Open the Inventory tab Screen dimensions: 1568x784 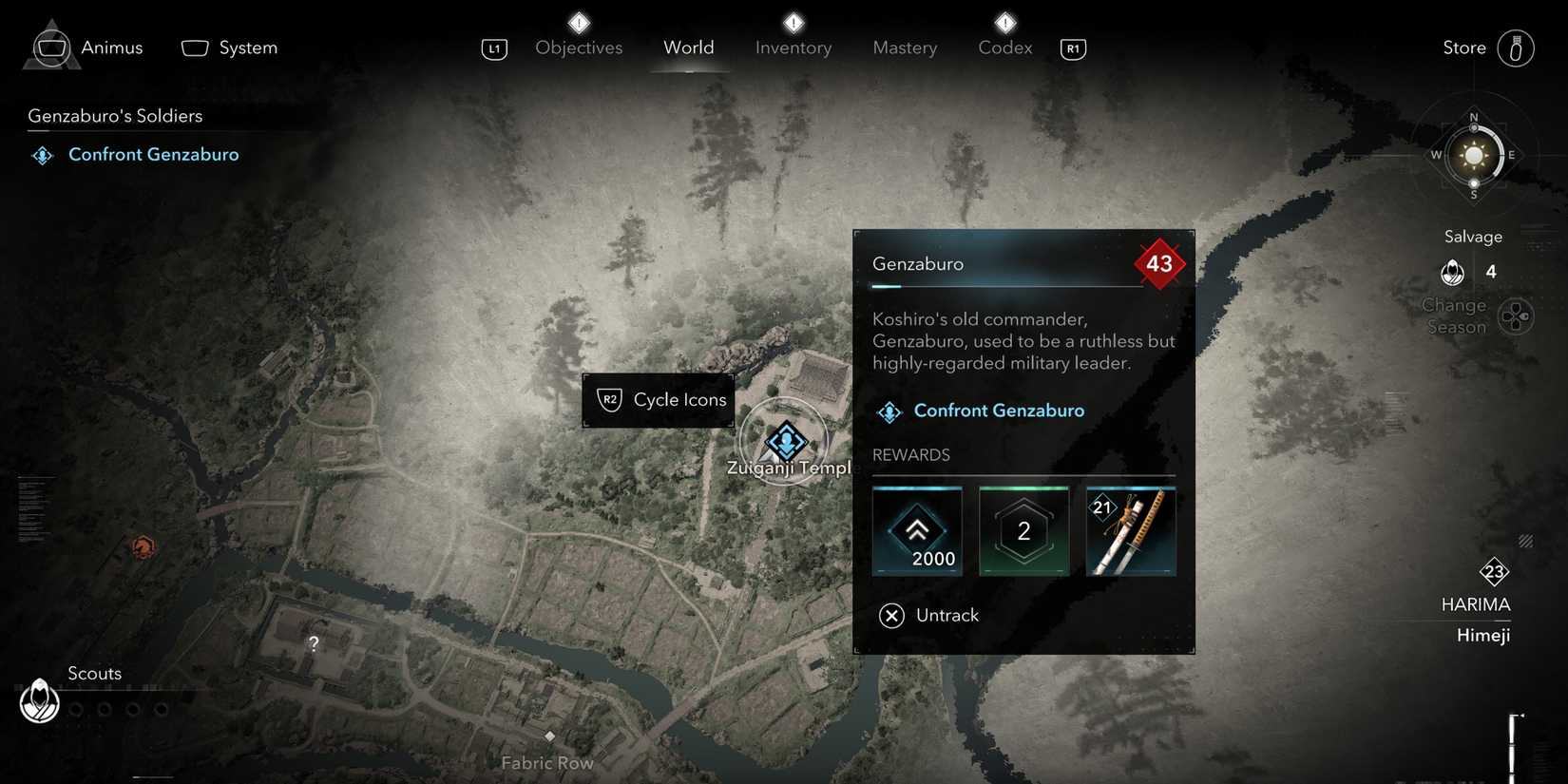click(x=793, y=48)
